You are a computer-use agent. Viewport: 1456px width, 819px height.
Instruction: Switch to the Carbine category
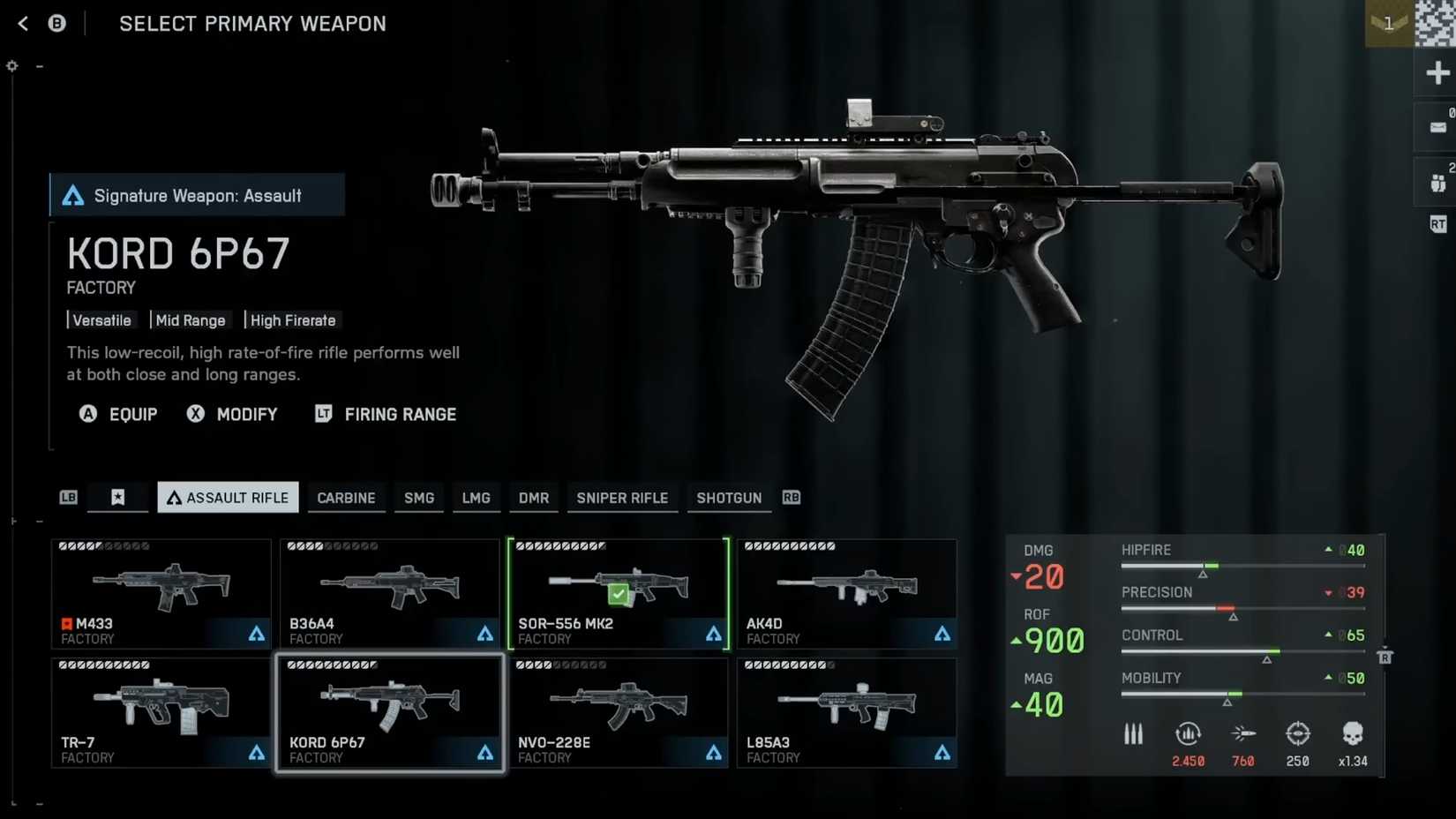346,498
